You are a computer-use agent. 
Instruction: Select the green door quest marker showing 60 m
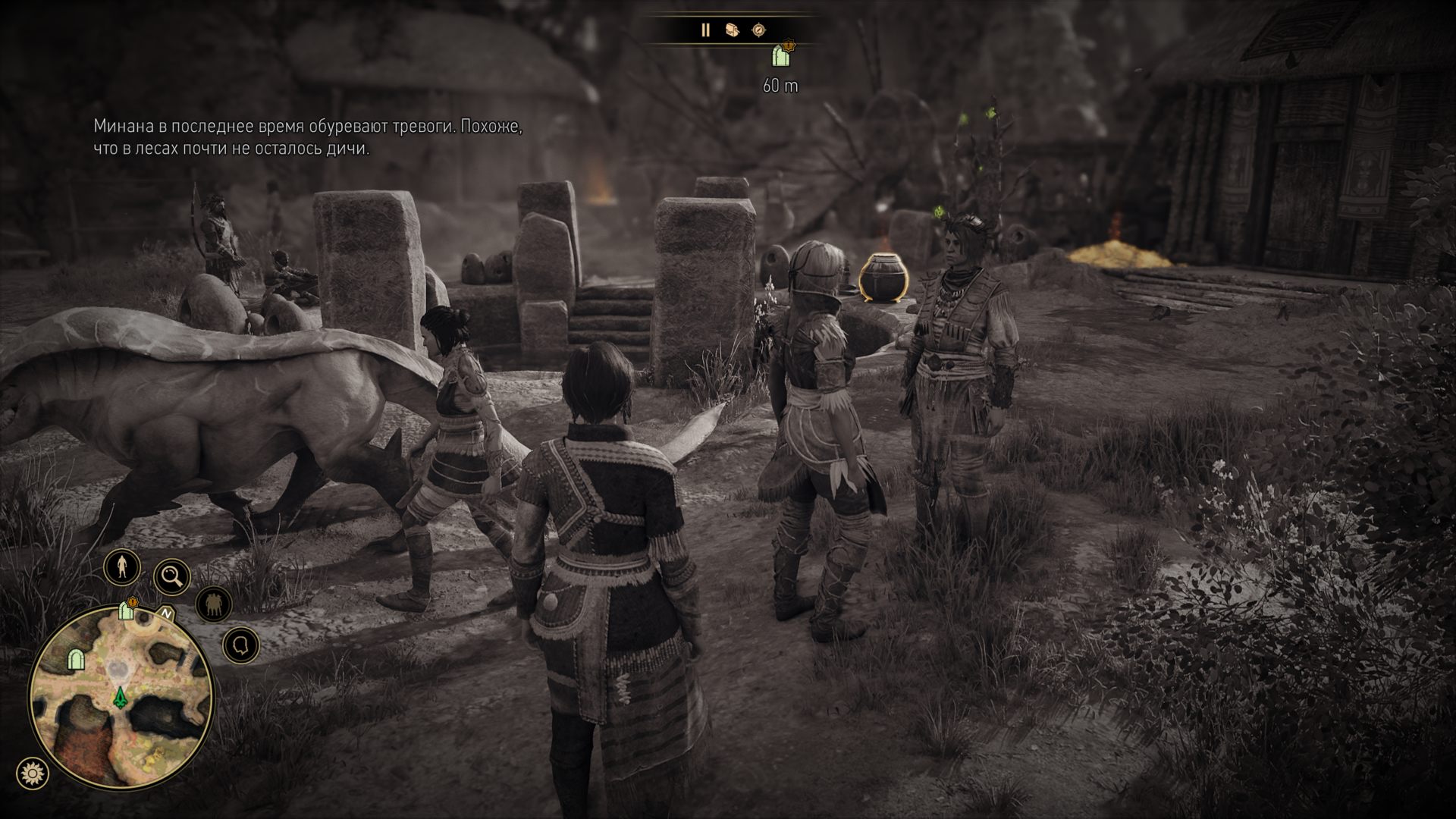click(779, 57)
